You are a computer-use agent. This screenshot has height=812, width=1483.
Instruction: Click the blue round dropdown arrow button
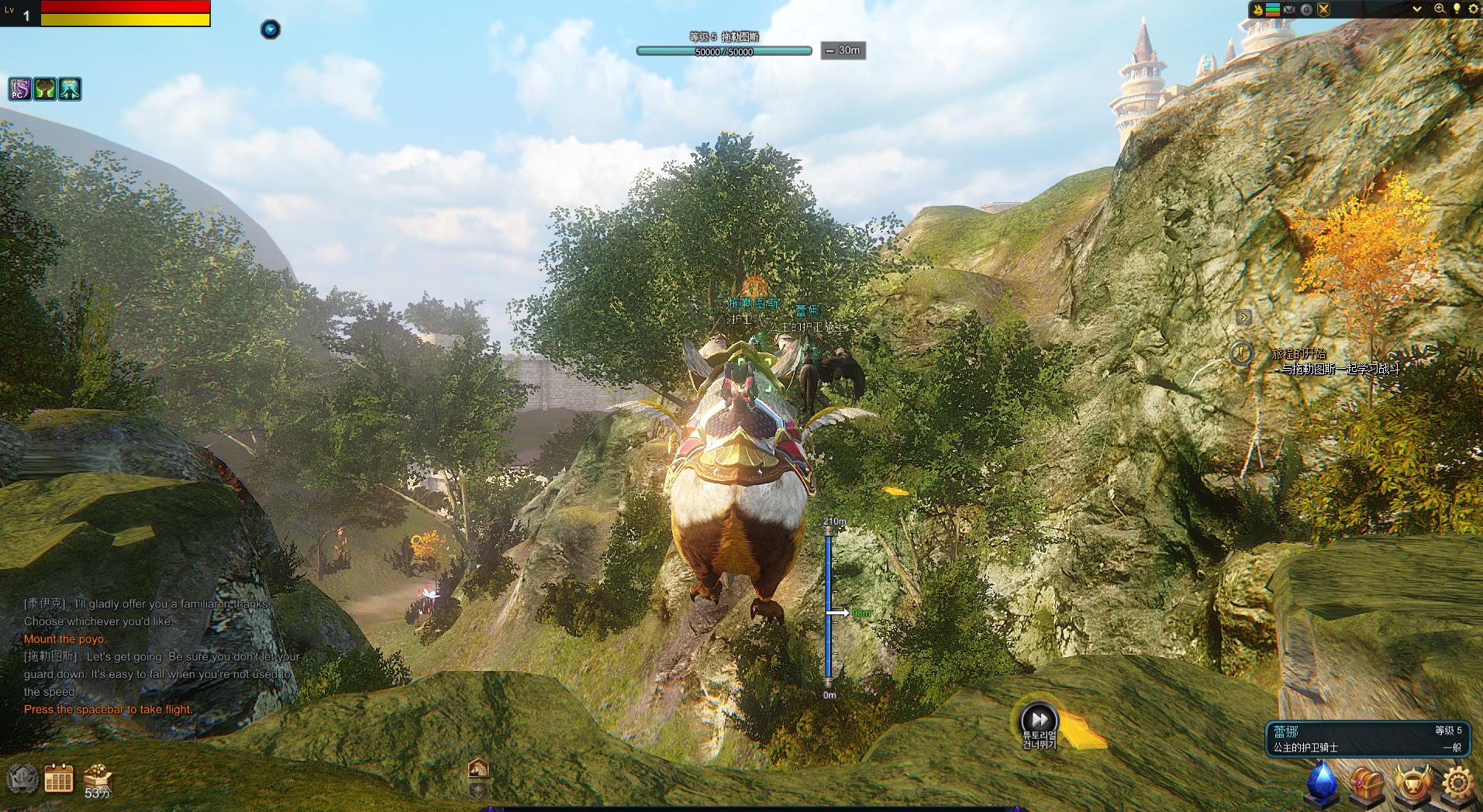[x=270, y=29]
